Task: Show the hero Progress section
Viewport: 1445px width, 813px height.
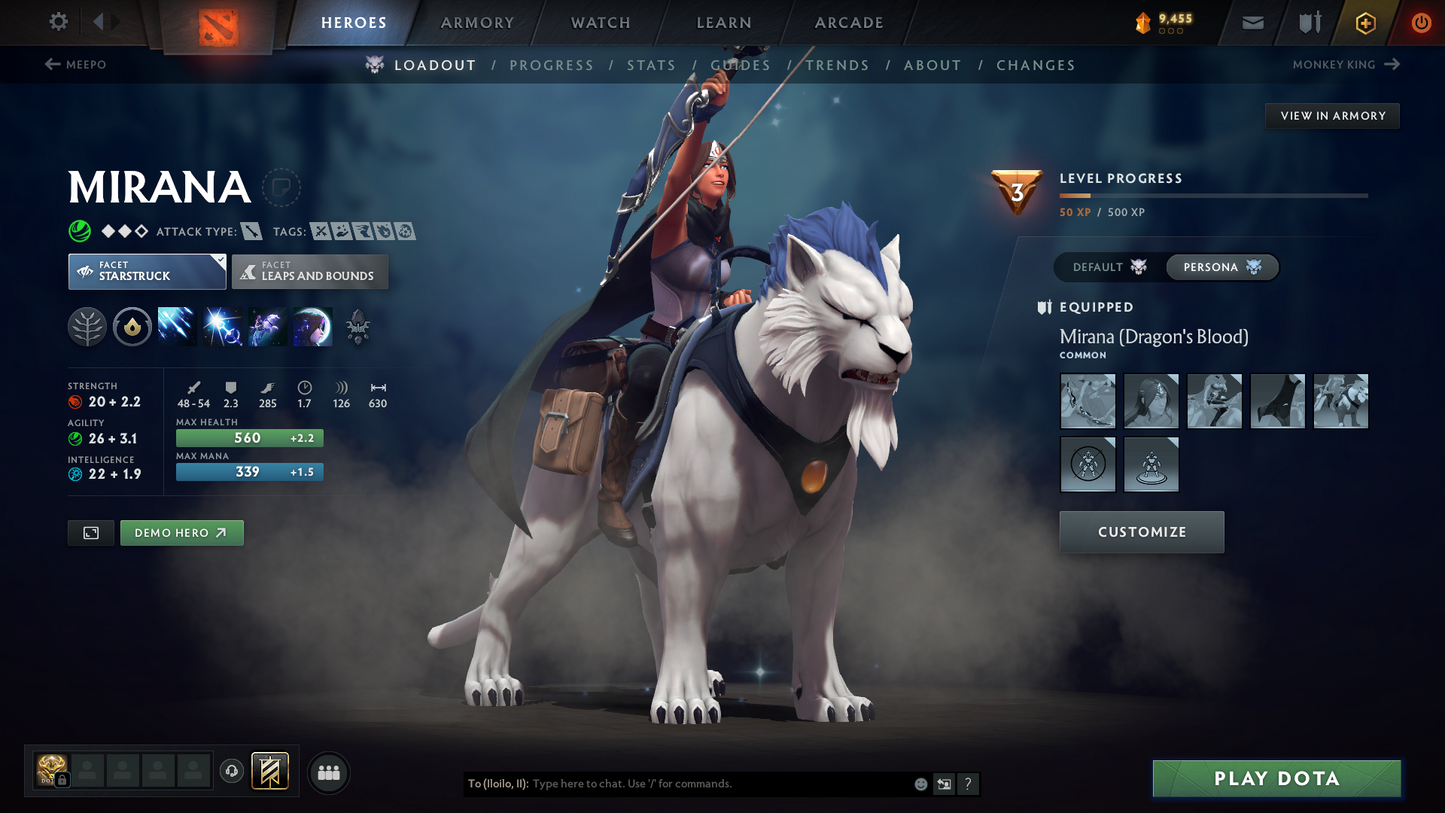Action: [551, 65]
